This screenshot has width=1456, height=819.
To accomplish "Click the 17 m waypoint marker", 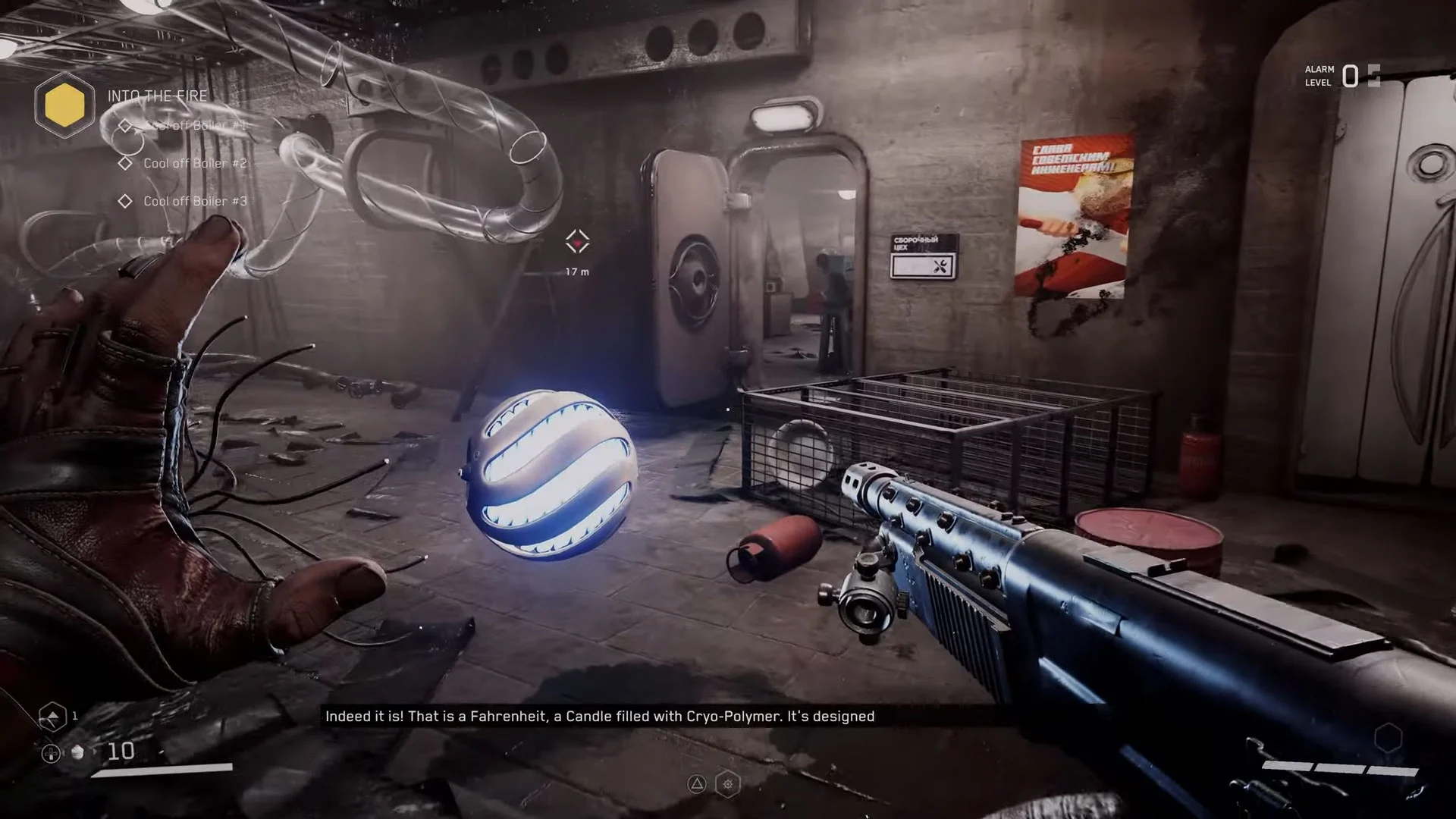I will click(x=577, y=243).
